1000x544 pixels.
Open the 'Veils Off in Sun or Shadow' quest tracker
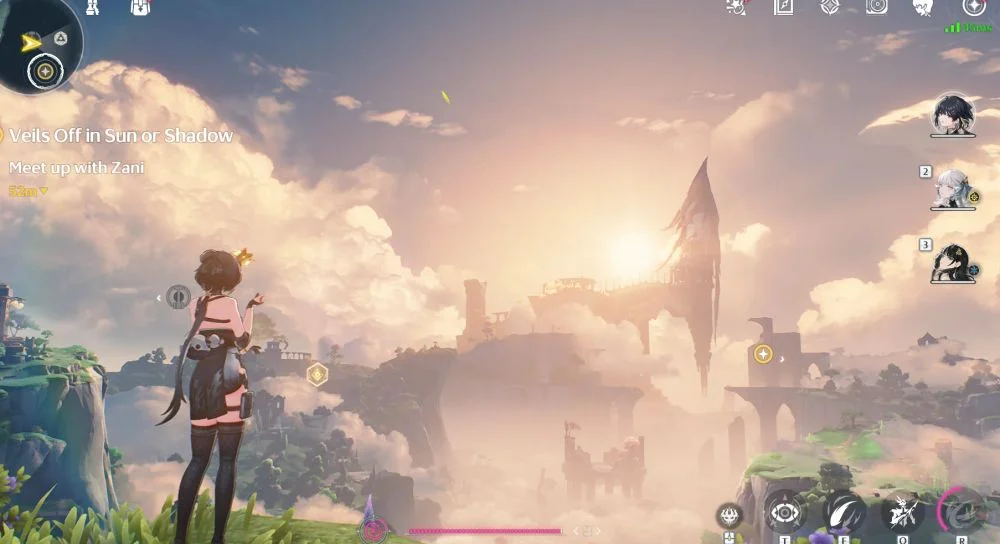(121, 136)
